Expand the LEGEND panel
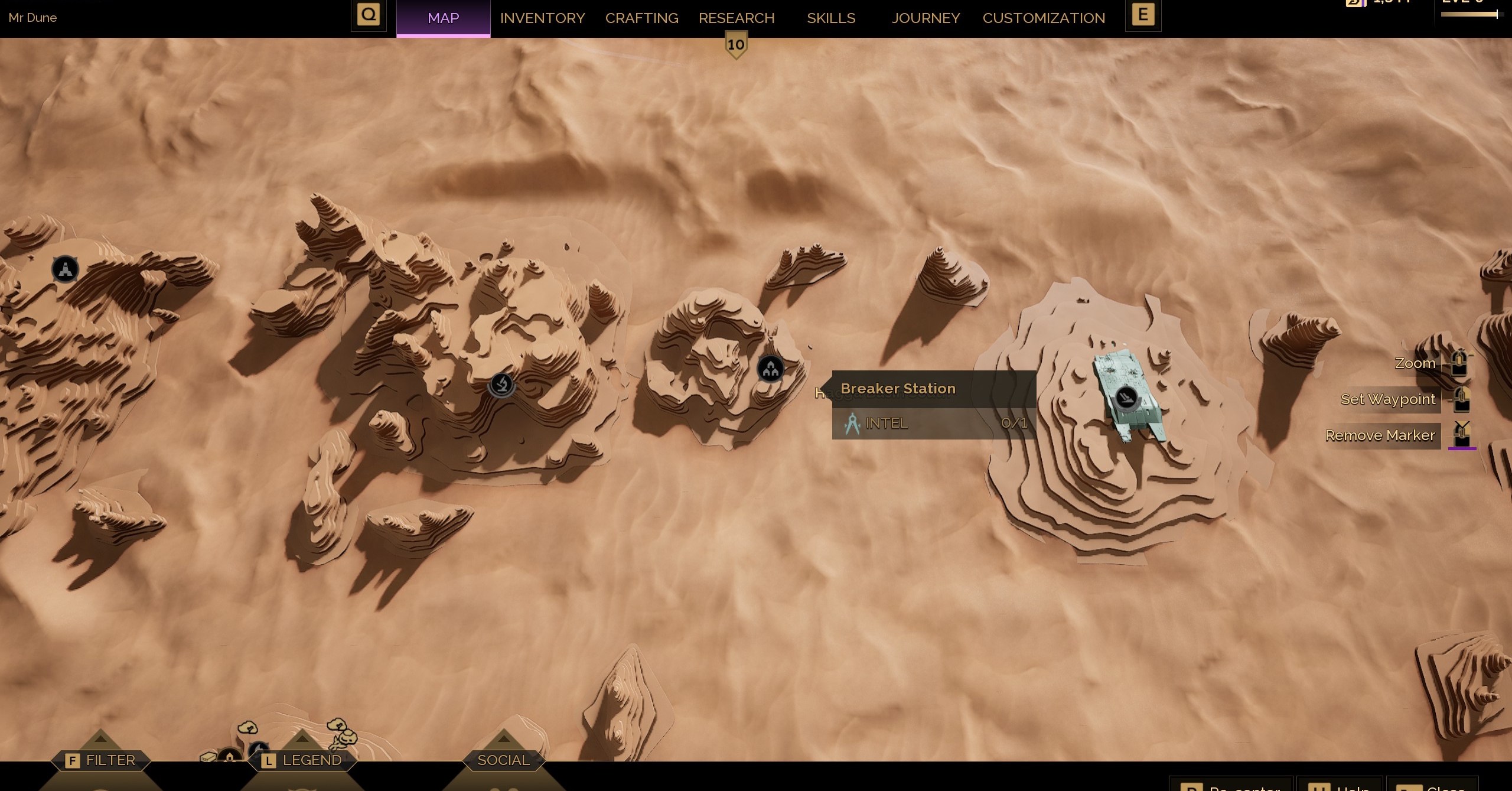1512x791 pixels. [x=302, y=760]
